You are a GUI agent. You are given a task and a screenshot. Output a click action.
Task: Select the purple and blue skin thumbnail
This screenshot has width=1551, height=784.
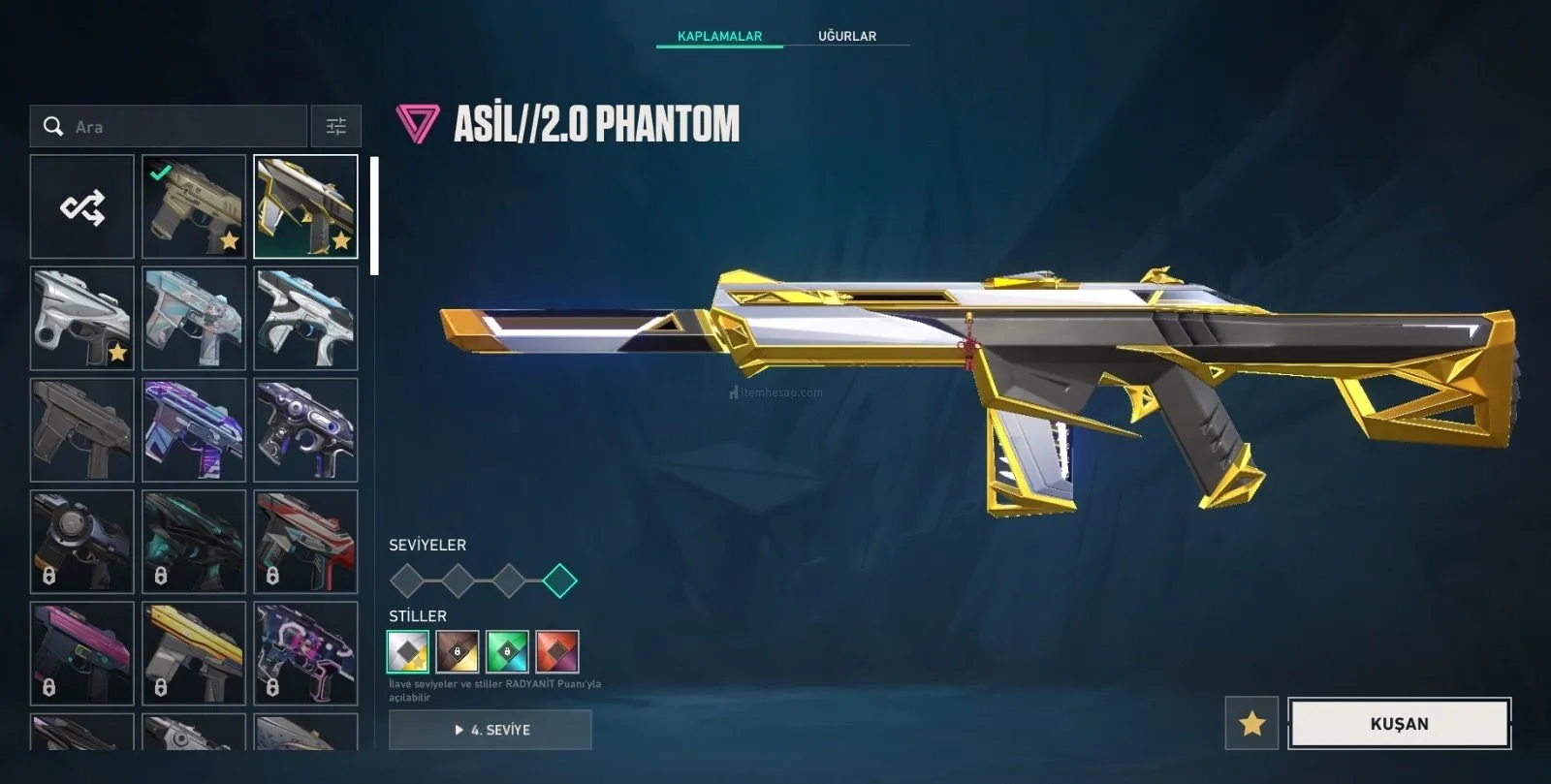194,430
